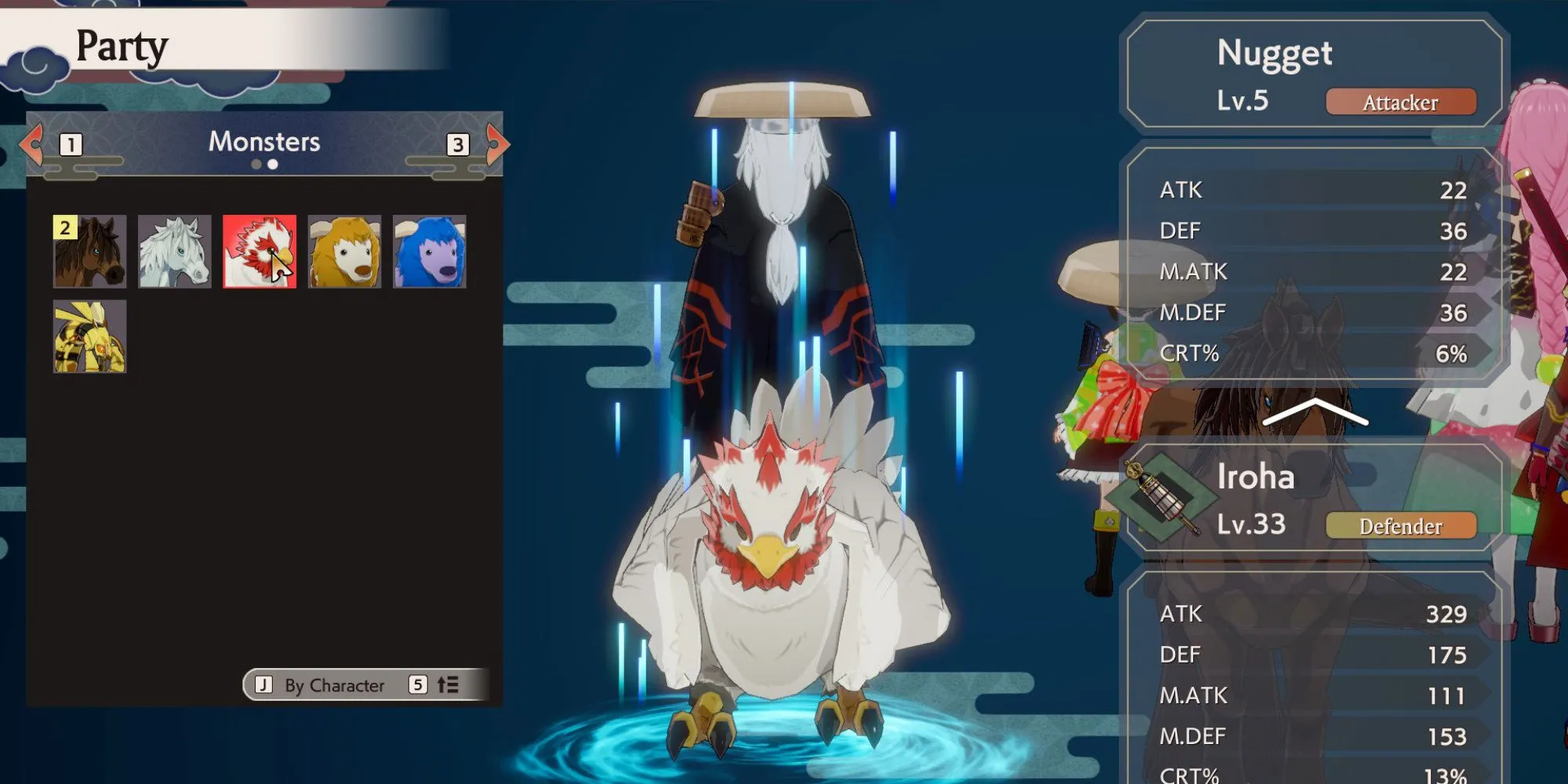The width and height of the screenshot is (1568, 784).
Task: Open Nugget's name and level panel
Action: click(1315, 75)
